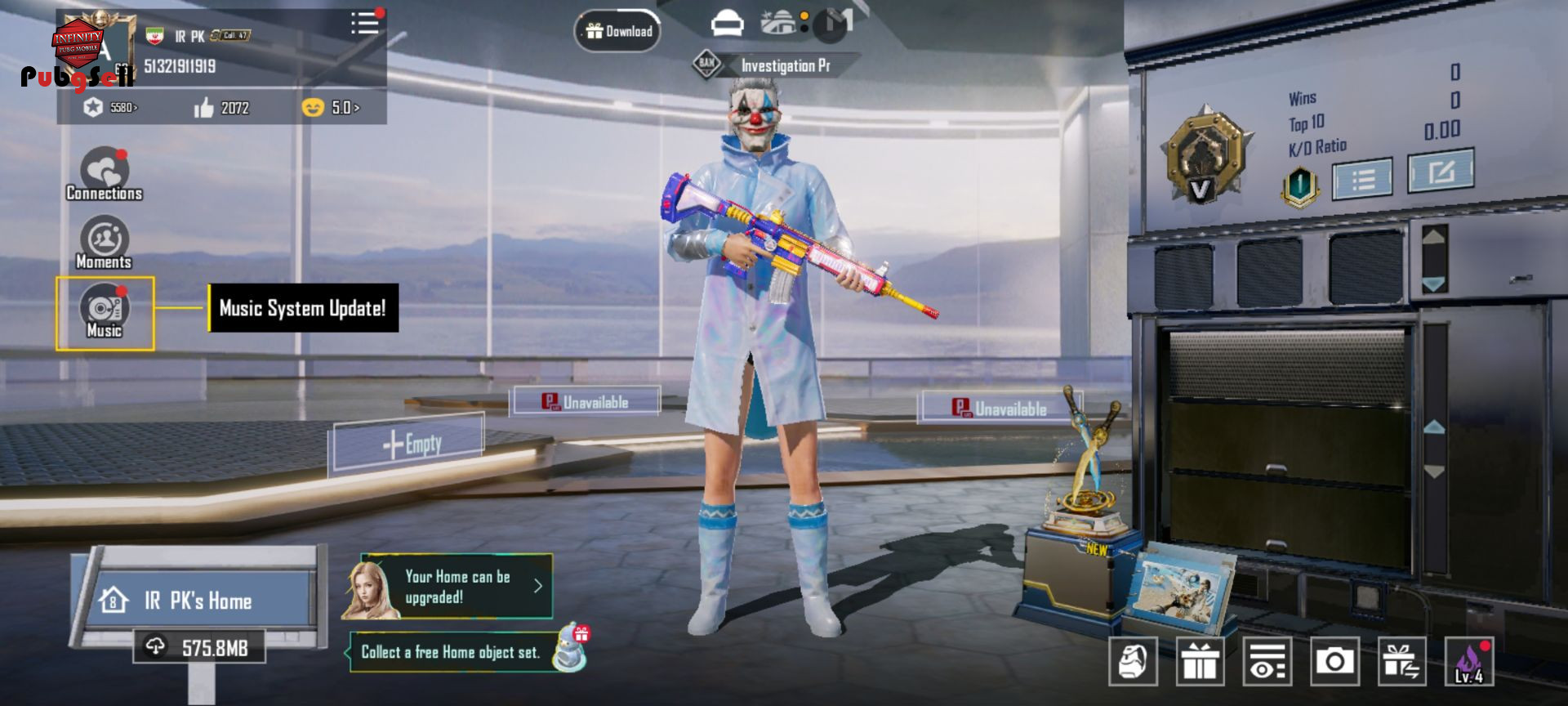This screenshot has width=1568, height=706.
Task: Open the backpack inventory icon
Action: point(1133,661)
